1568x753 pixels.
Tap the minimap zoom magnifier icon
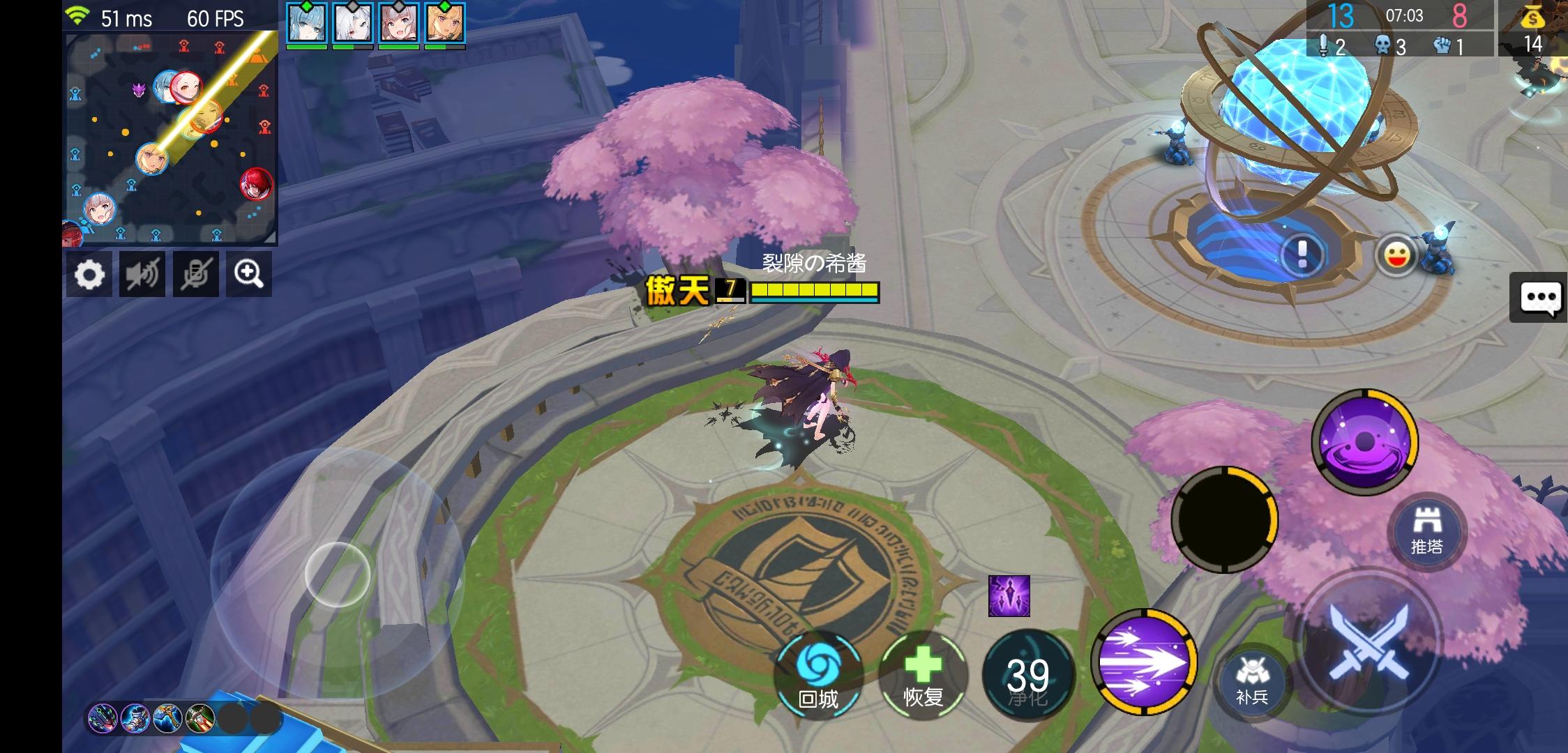pos(249,273)
